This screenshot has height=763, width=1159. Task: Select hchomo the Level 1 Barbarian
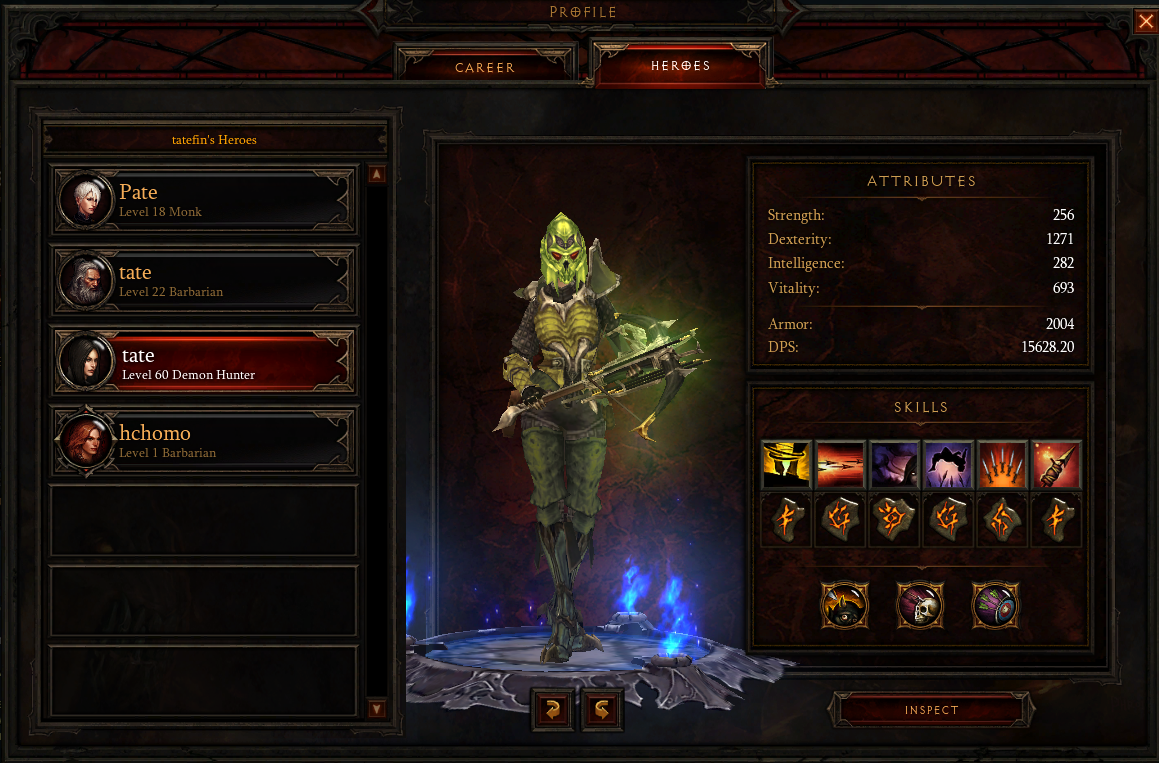pos(205,441)
